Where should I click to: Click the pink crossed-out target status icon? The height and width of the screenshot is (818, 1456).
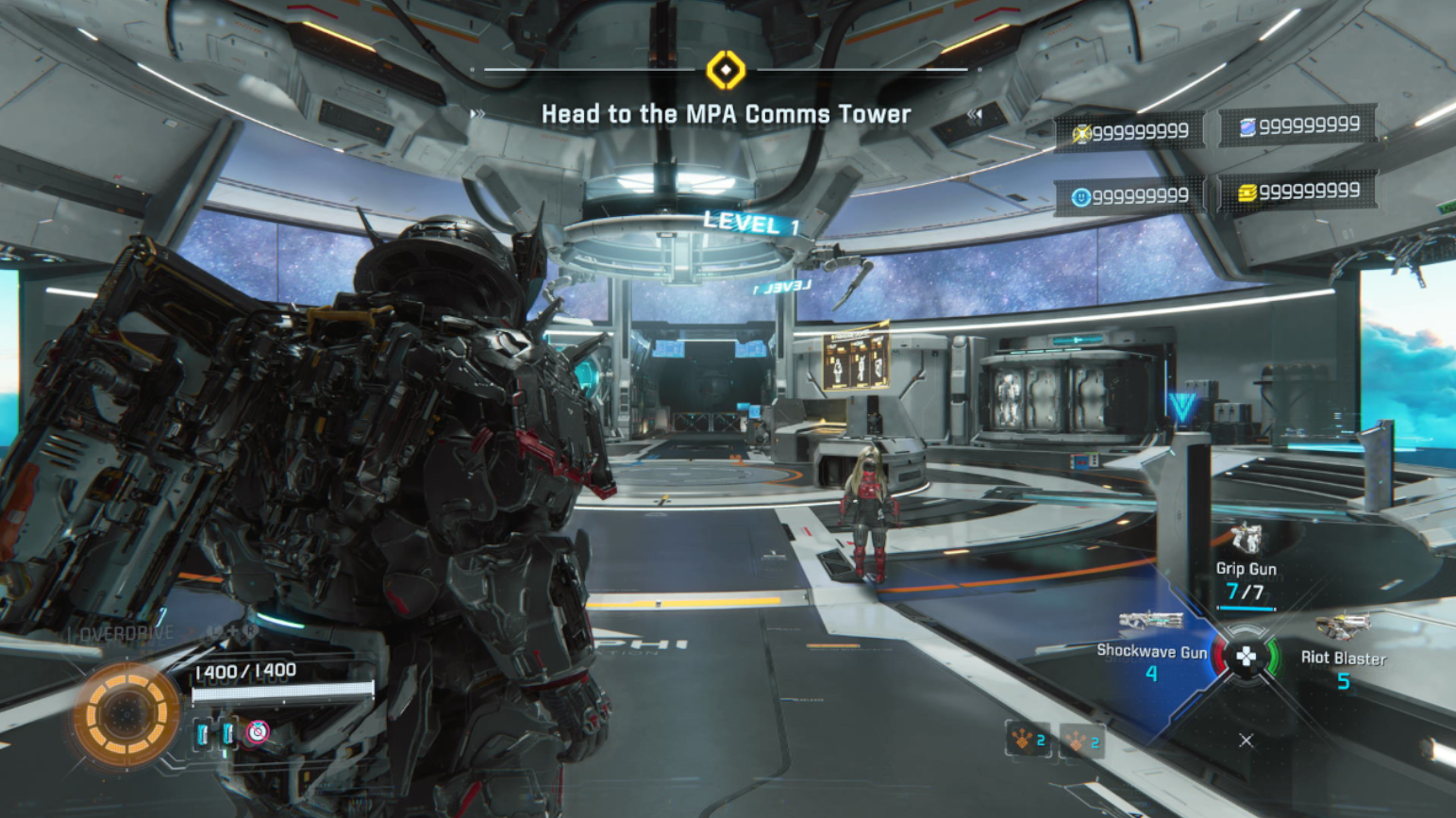[x=258, y=732]
